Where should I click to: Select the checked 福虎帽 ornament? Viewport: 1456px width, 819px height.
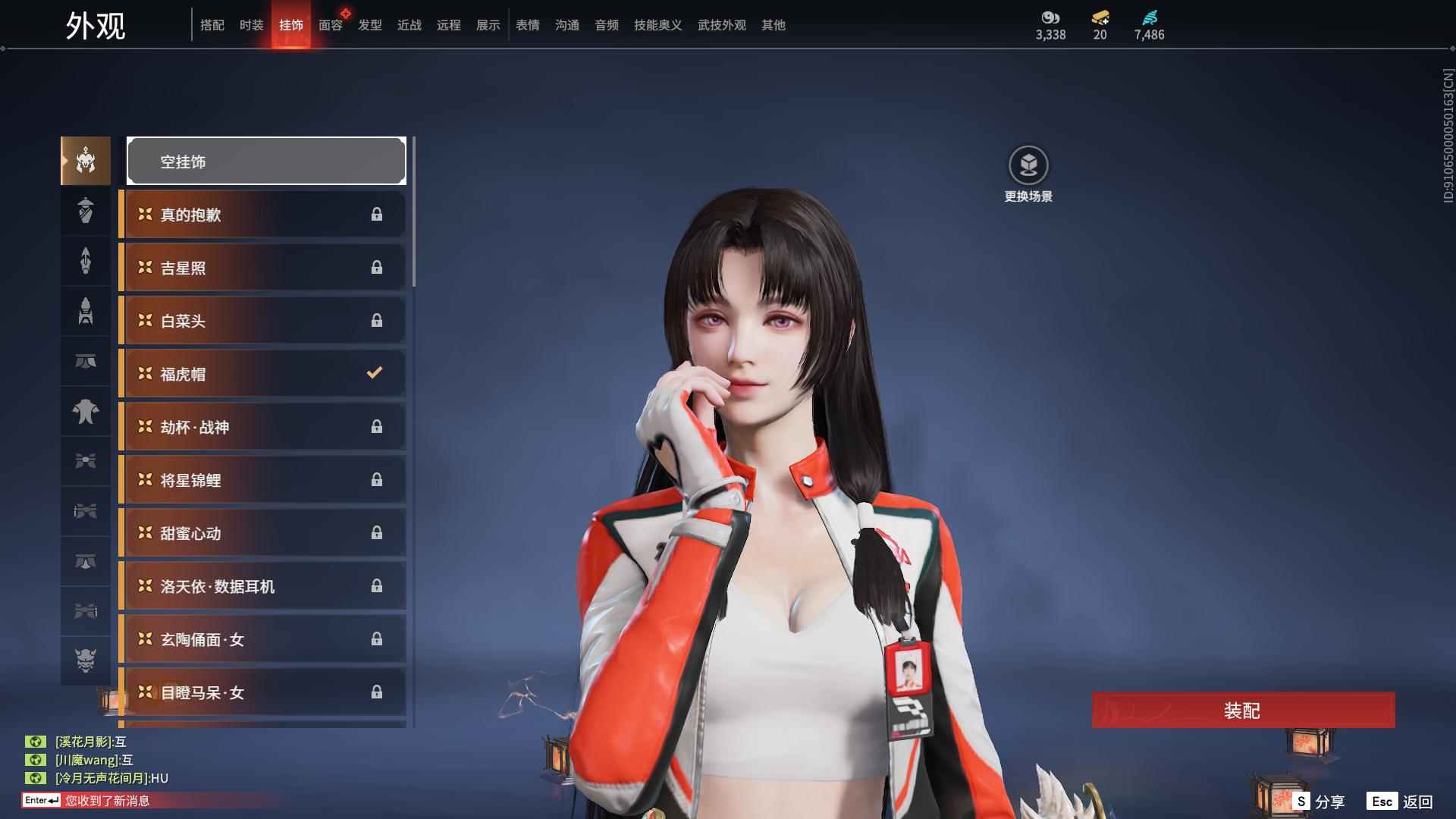tap(262, 373)
